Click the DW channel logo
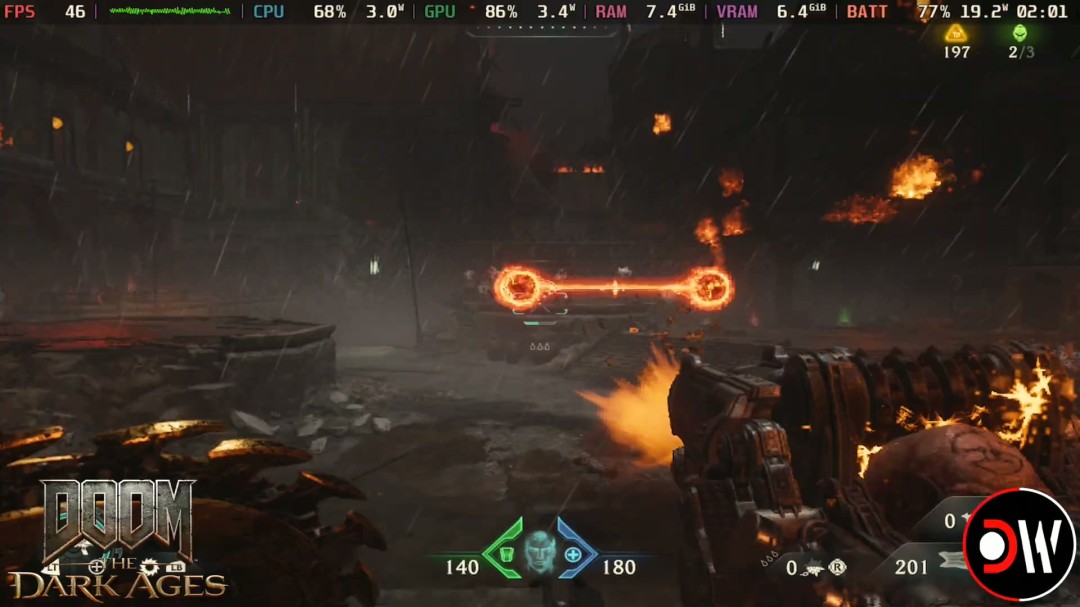The height and width of the screenshot is (607, 1080). tap(1019, 545)
